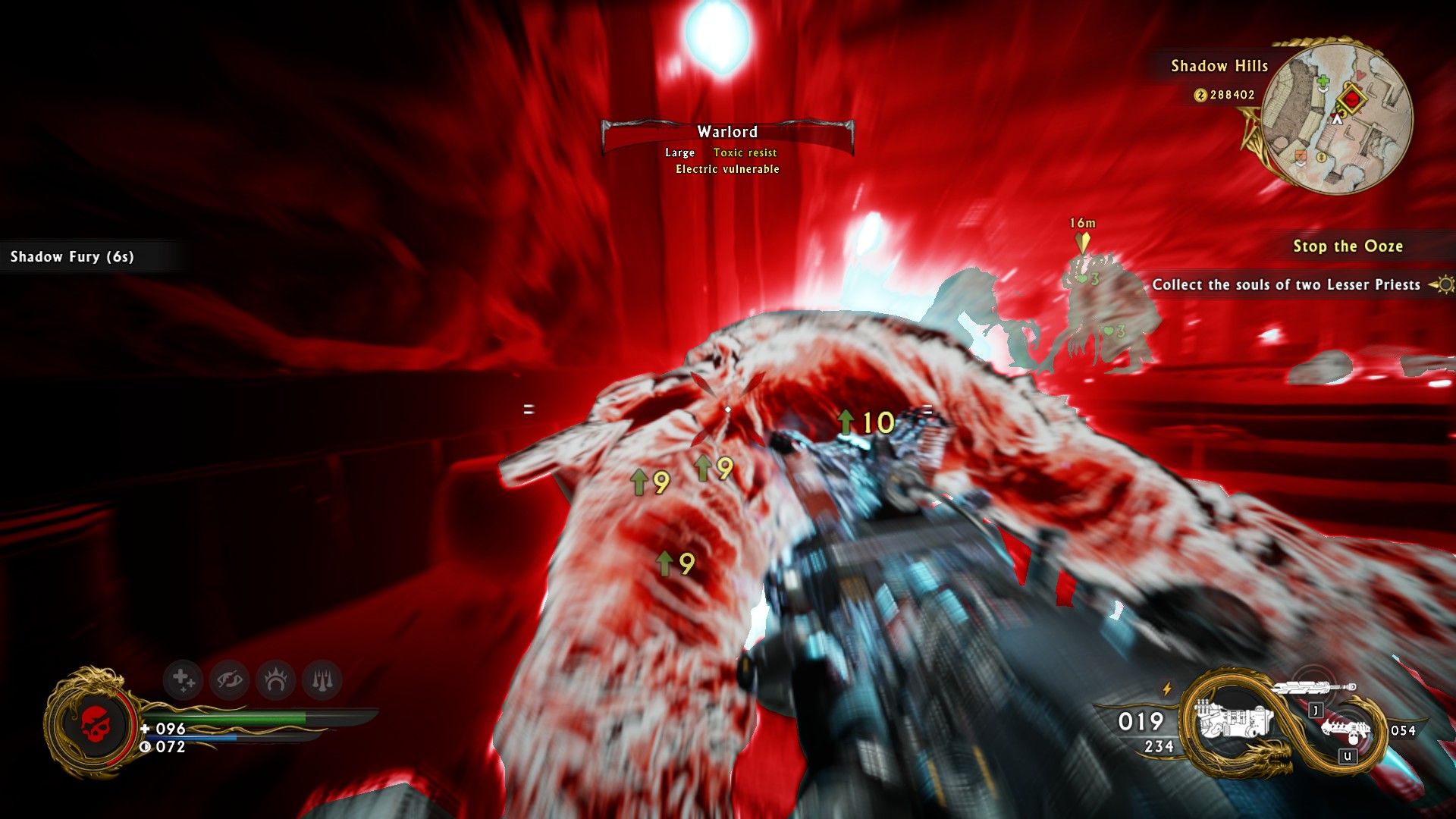Image resolution: width=1456 pixels, height=819 pixels.
Task: Click the Shadow Fury buff notification
Action: pos(73,257)
